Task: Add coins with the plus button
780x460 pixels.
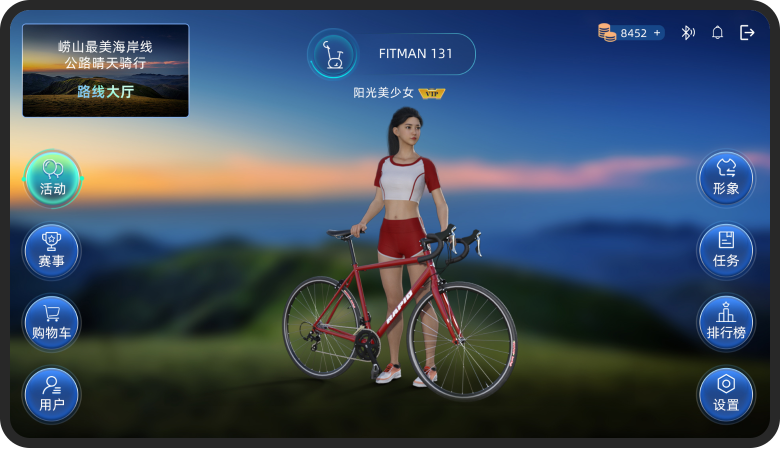Action: 657,33
